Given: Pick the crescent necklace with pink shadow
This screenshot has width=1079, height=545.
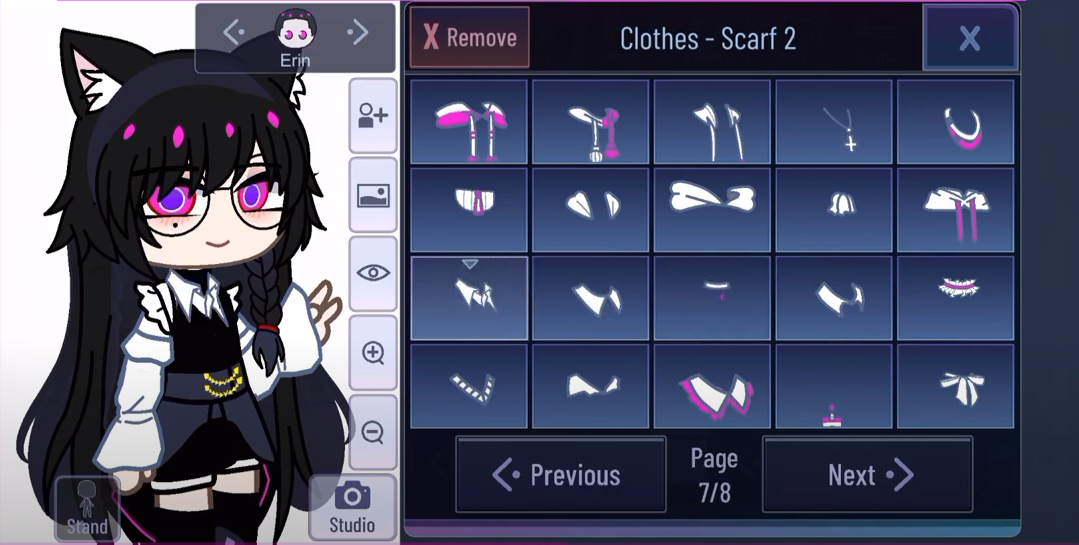Looking at the screenshot, I should (955, 122).
